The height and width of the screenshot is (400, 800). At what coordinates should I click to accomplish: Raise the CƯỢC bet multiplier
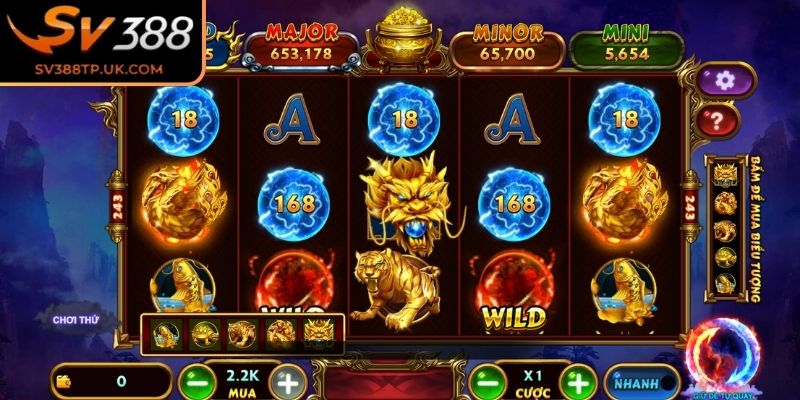coord(577,382)
